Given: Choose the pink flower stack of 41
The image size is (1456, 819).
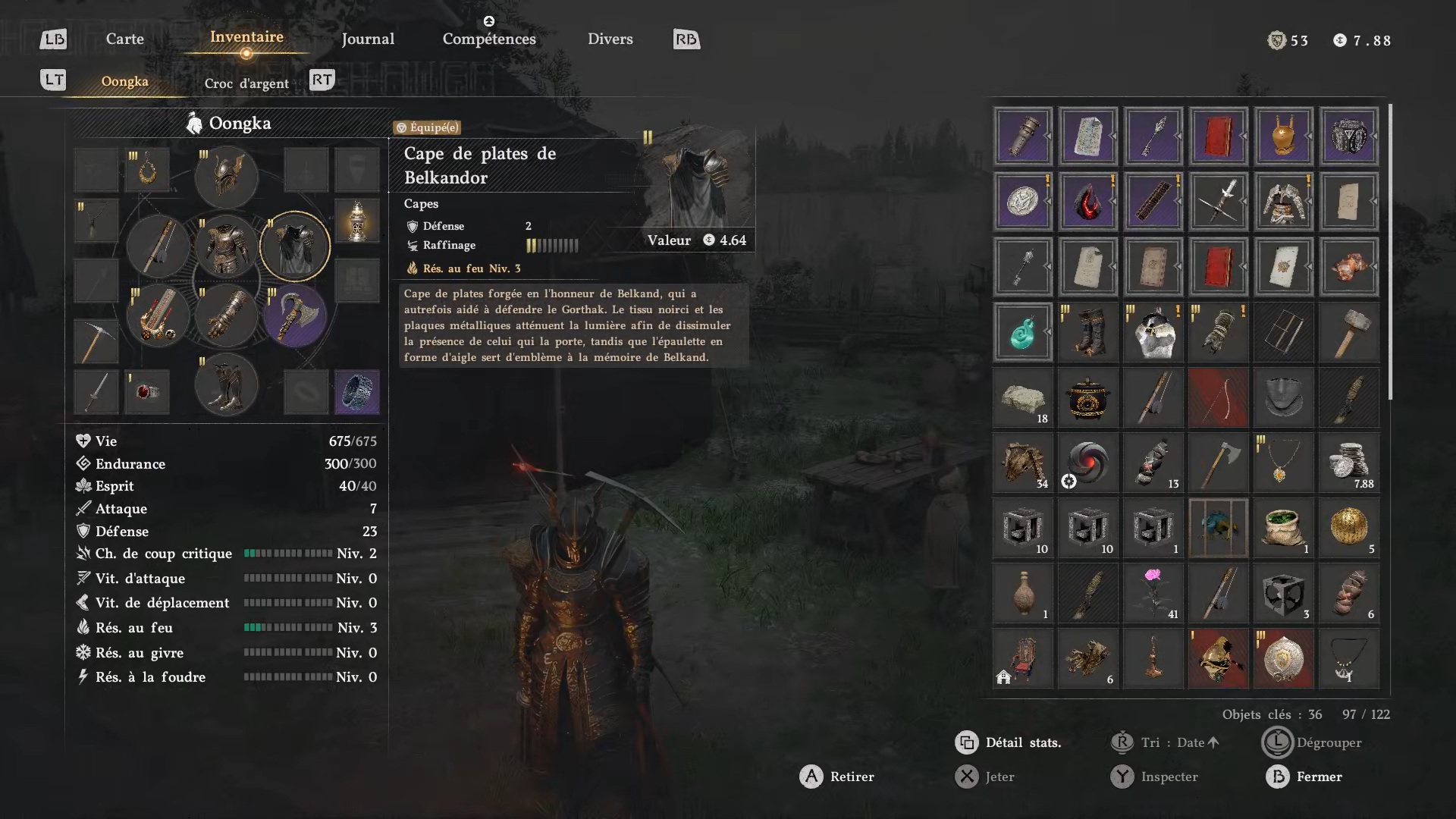Looking at the screenshot, I should tap(1153, 593).
